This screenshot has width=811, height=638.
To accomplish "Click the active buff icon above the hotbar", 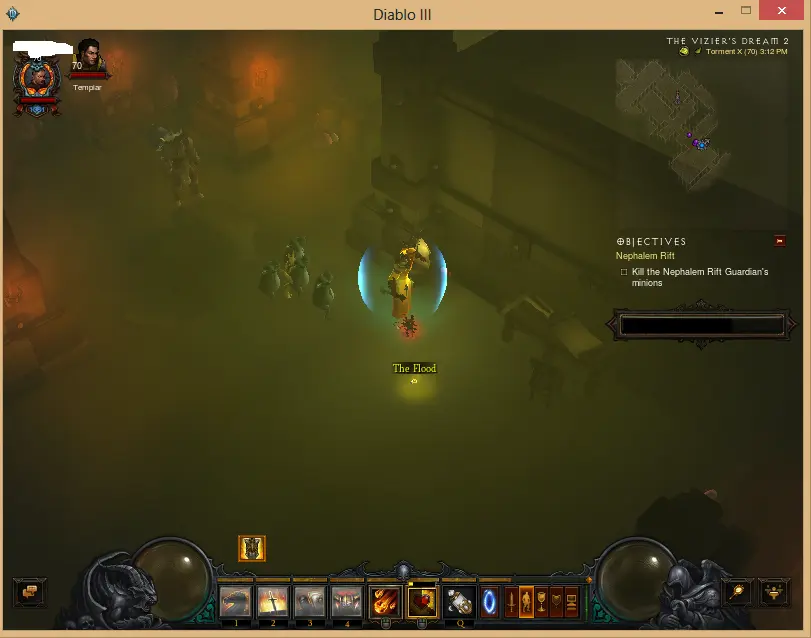I will [x=252, y=548].
